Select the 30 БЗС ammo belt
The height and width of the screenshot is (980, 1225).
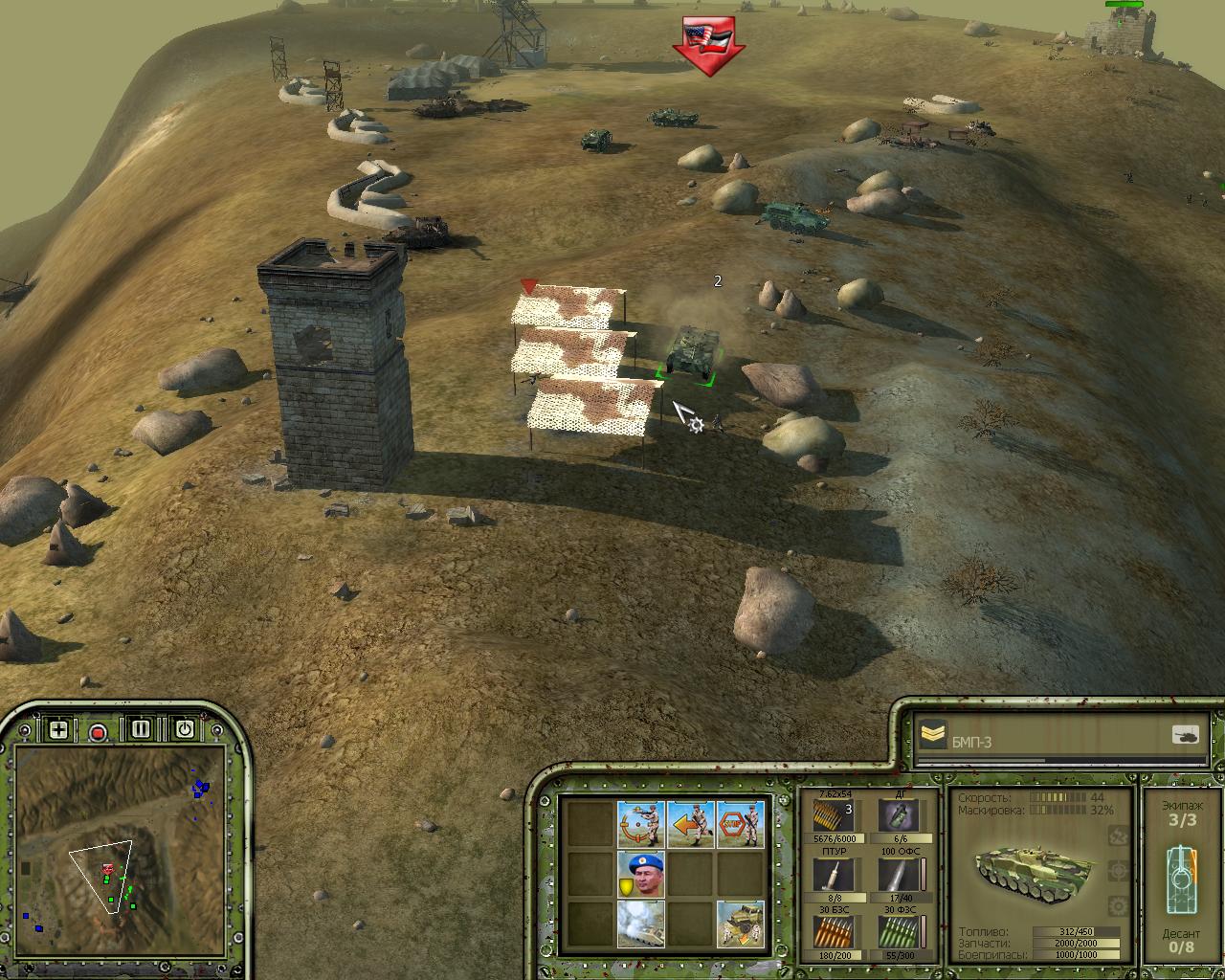[833, 931]
